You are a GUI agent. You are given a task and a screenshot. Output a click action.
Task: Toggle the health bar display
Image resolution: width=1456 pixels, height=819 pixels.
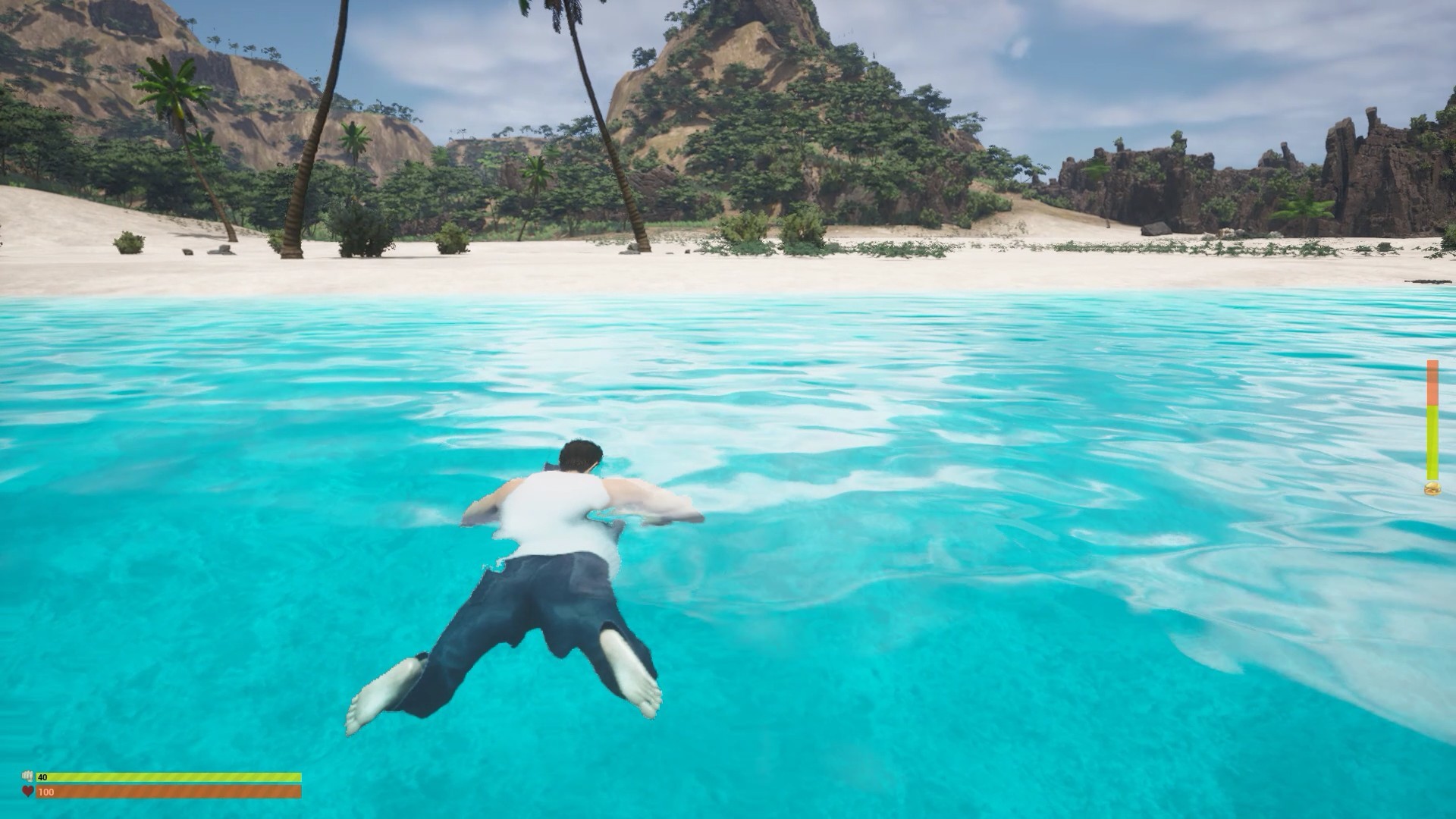click(x=152, y=792)
